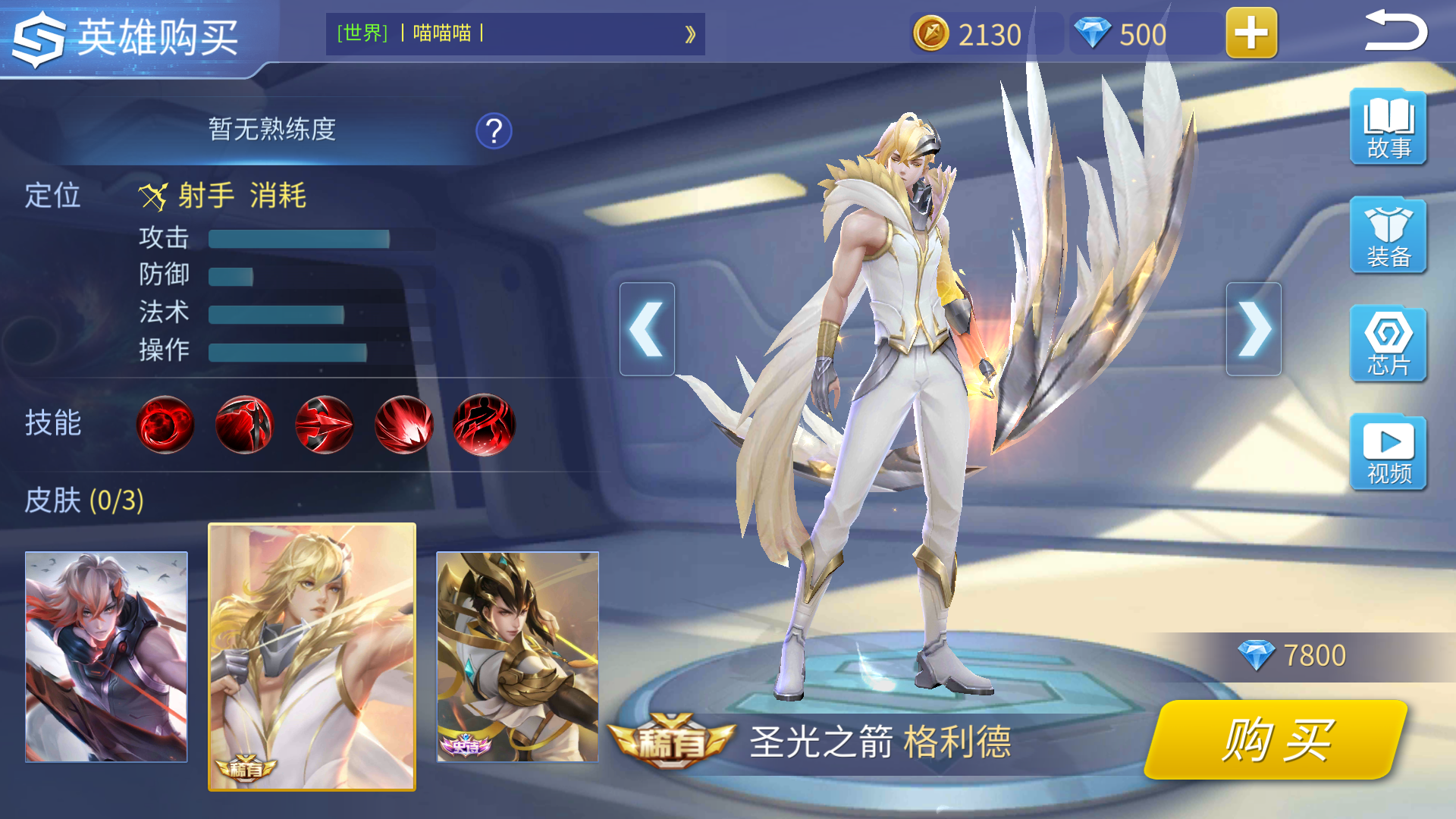Switch to the 射手 role label

206,195
